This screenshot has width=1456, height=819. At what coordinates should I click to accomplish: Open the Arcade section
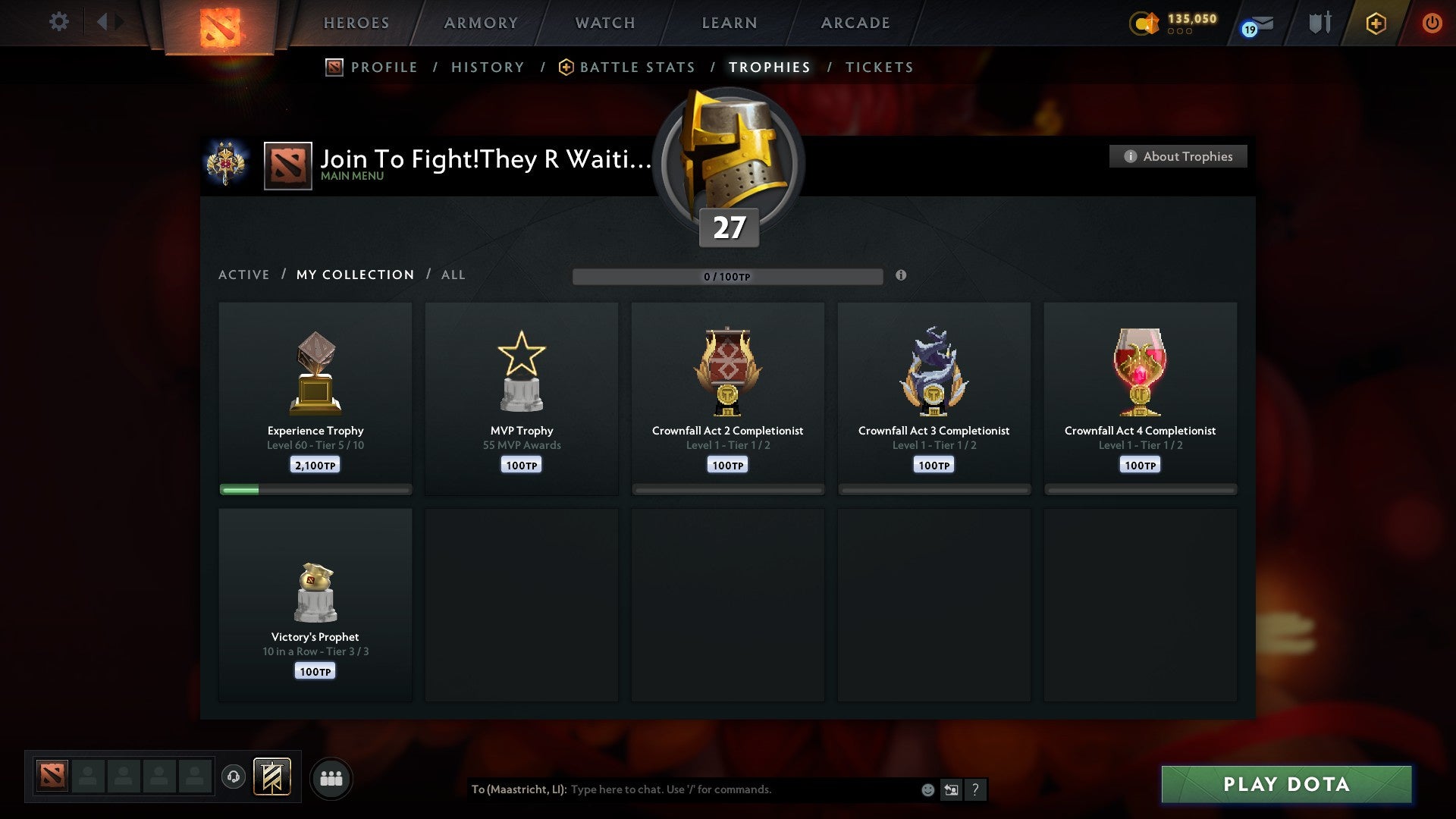[855, 23]
